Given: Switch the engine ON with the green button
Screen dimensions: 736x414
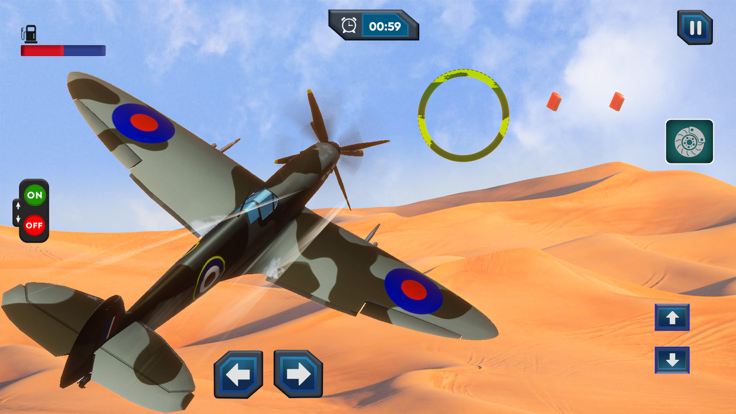Looking at the screenshot, I should tap(35, 195).
